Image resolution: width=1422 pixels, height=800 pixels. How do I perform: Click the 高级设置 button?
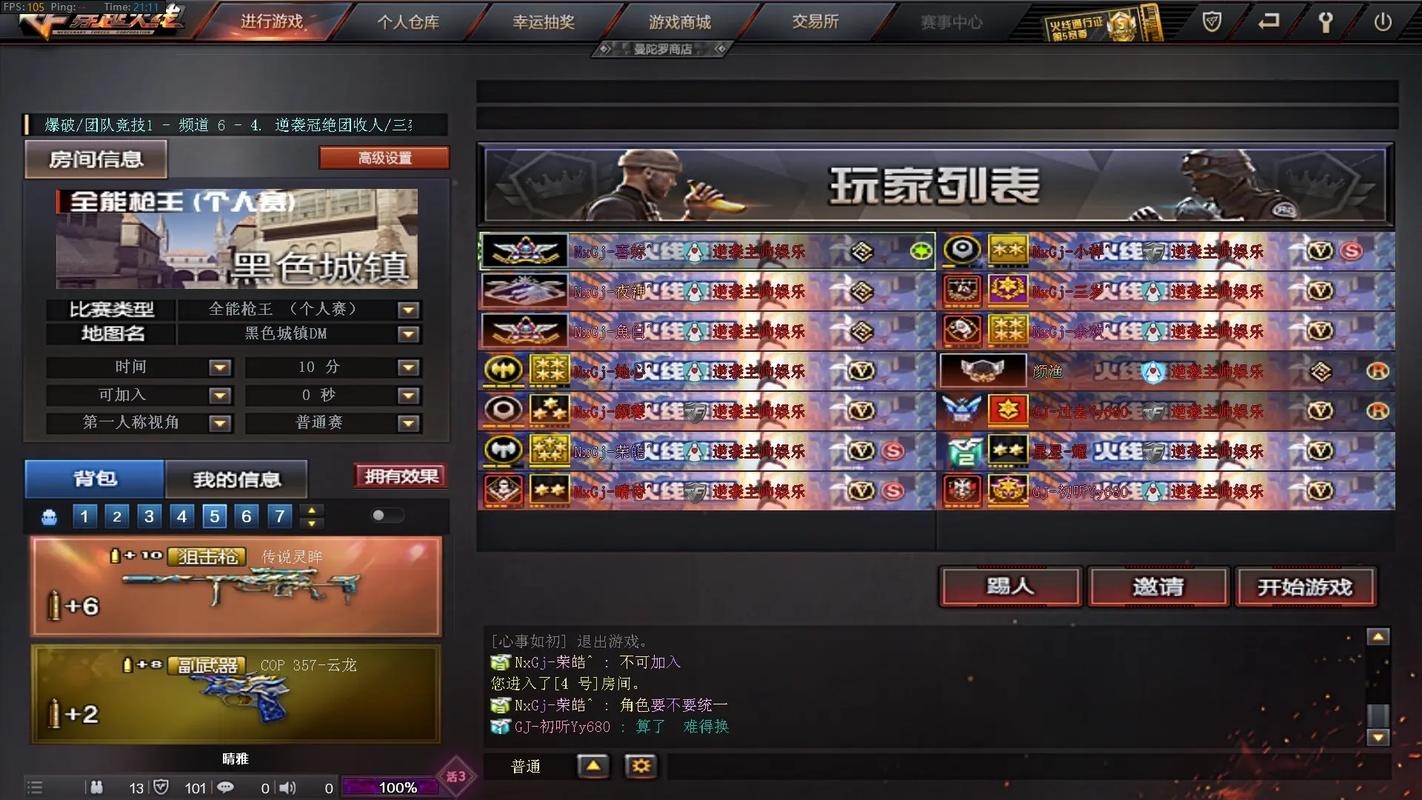384,158
